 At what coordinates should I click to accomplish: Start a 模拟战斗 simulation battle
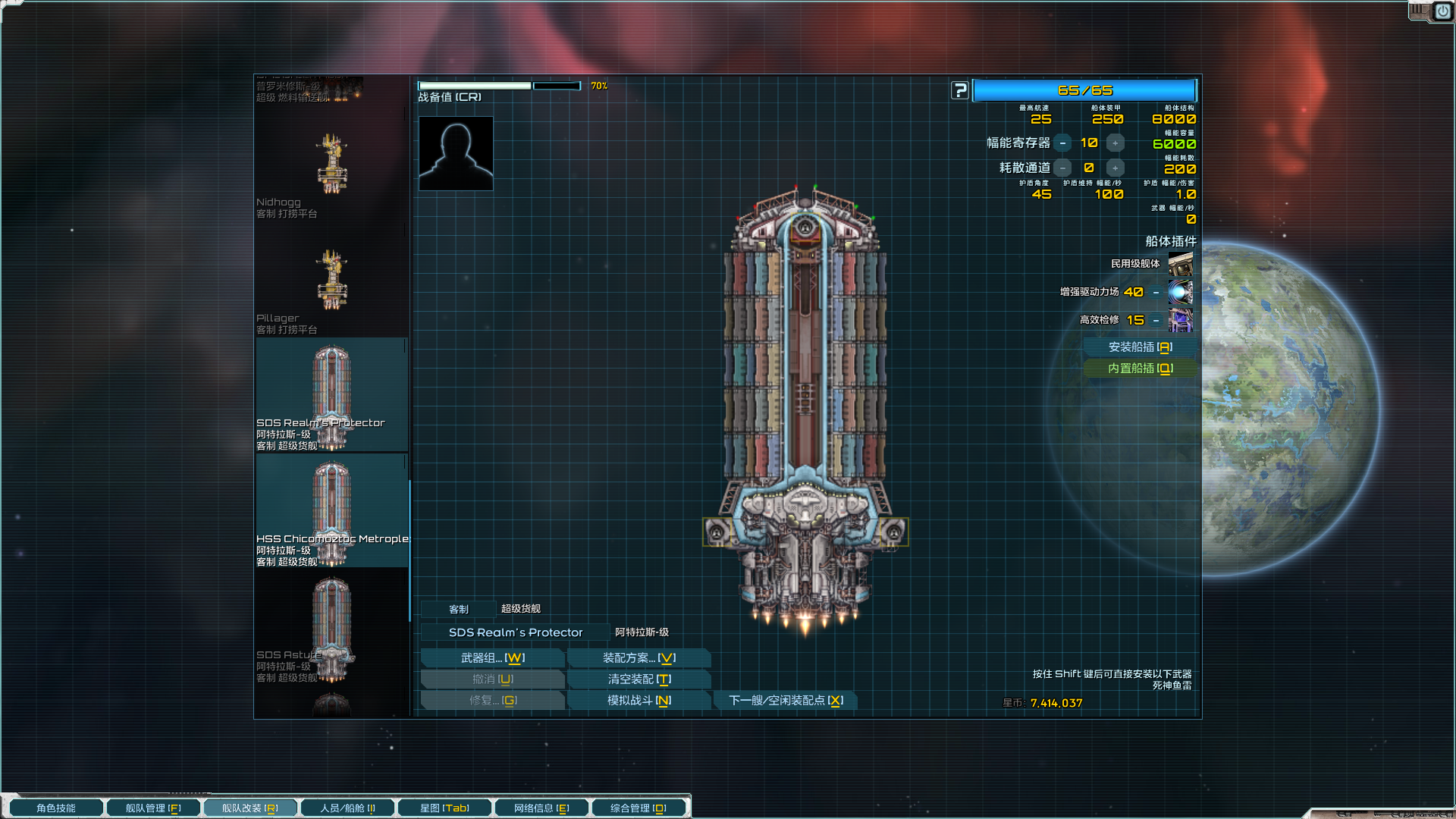[x=639, y=701]
